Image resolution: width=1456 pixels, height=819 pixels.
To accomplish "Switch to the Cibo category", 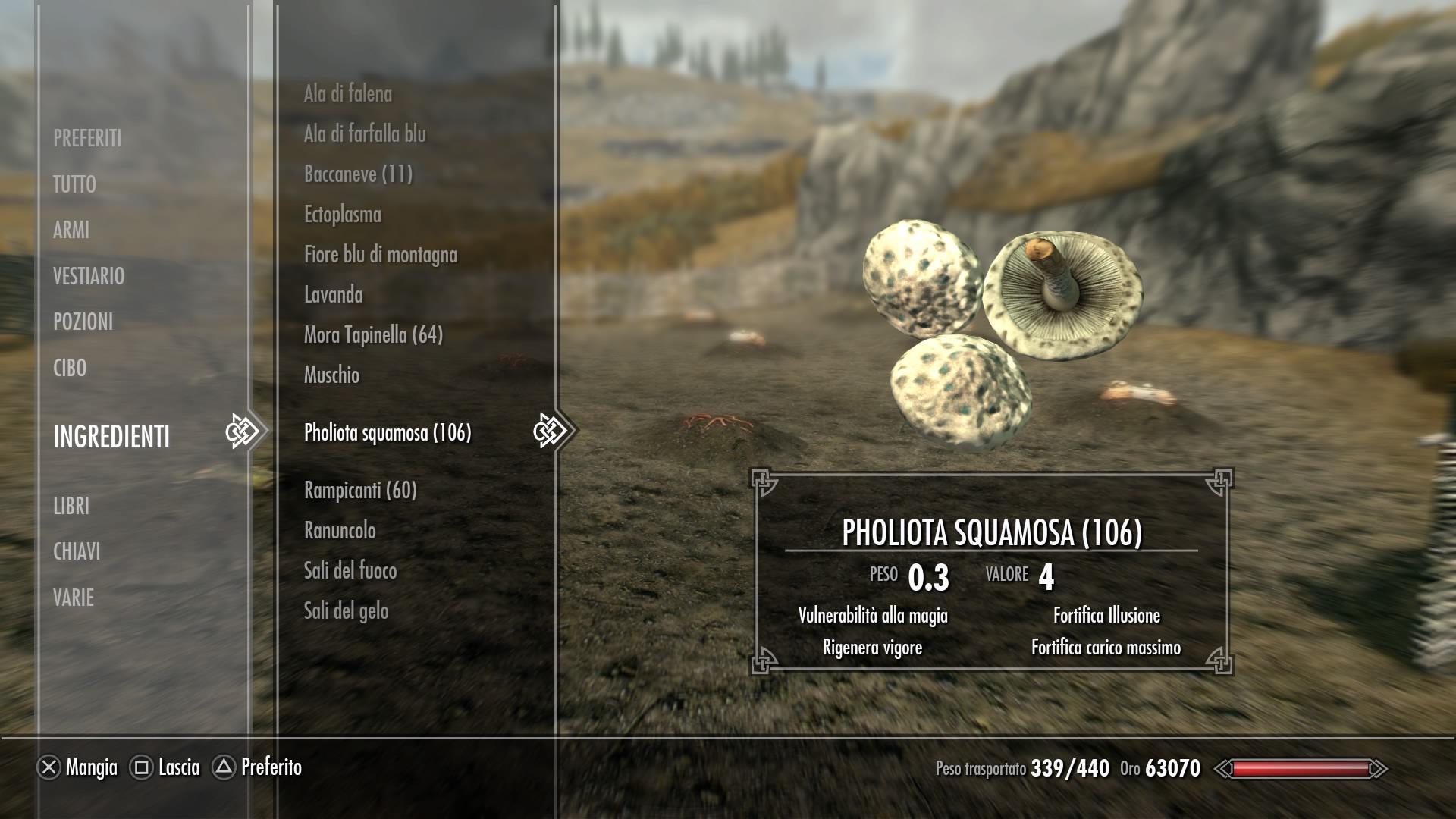I will (70, 368).
